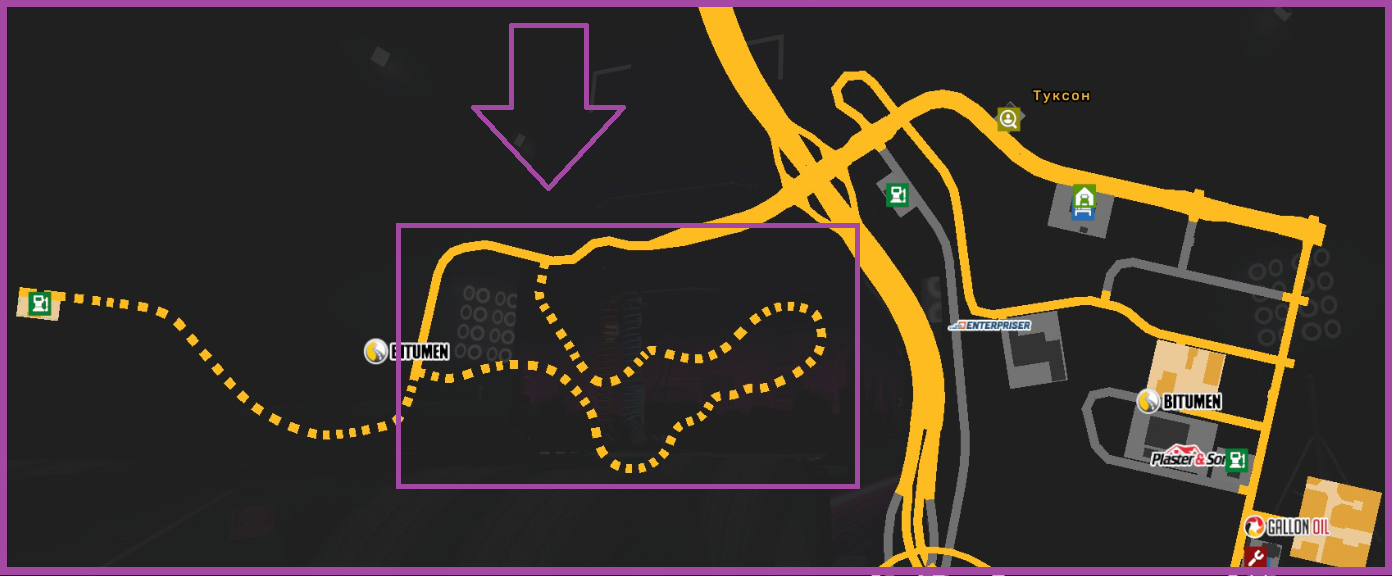Select the recruitment agency marker near Туксон

point(1008,119)
